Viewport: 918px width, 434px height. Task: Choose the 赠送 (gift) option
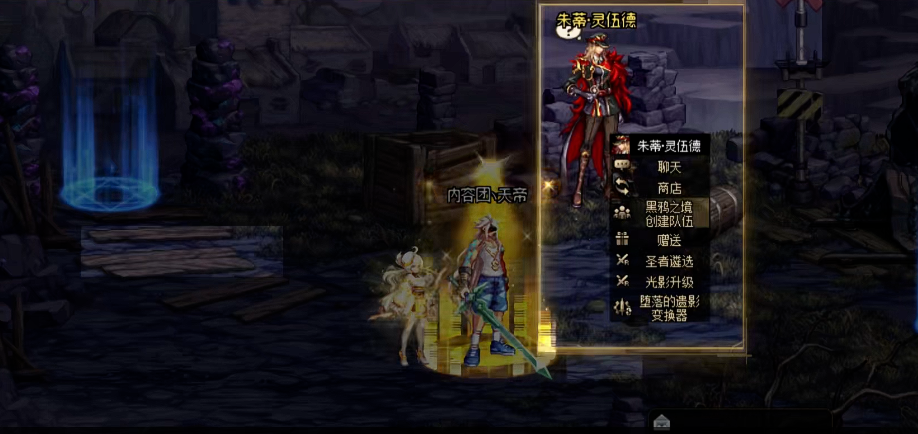pos(669,240)
